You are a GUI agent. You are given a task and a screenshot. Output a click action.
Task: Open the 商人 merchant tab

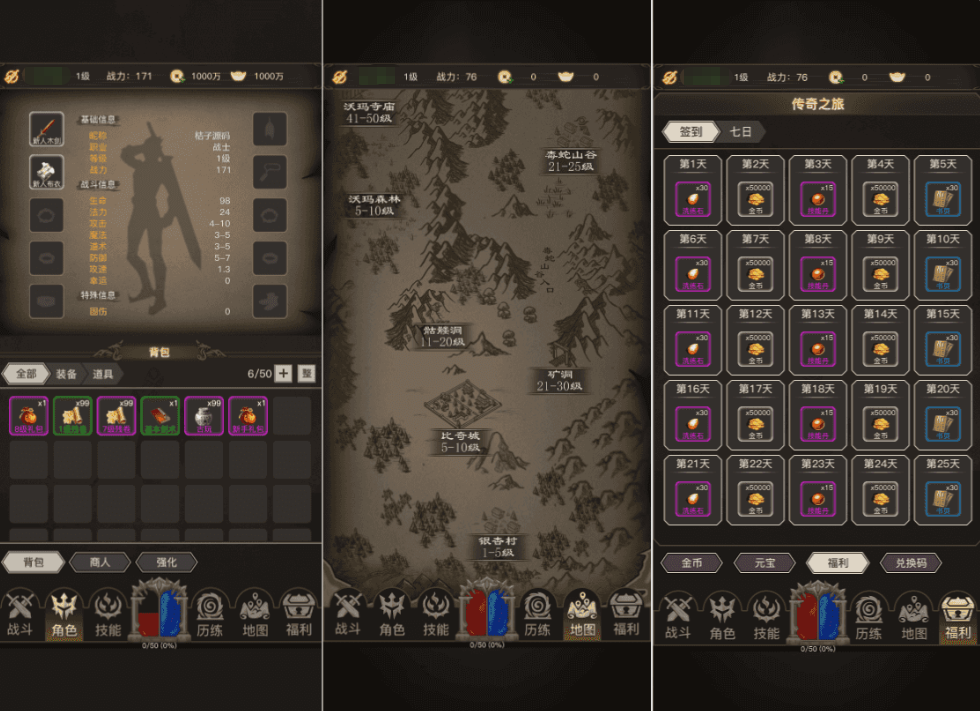coord(100,563)
